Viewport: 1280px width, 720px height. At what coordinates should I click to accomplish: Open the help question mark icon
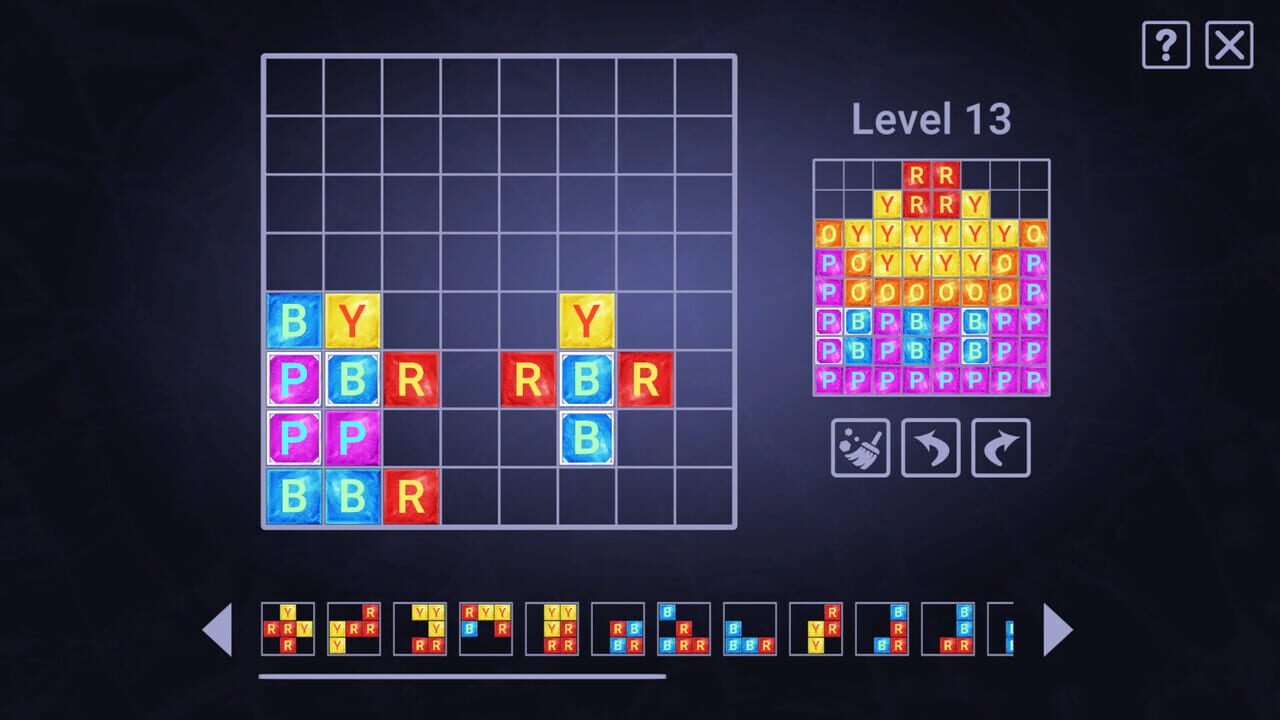pos(1165,45)
